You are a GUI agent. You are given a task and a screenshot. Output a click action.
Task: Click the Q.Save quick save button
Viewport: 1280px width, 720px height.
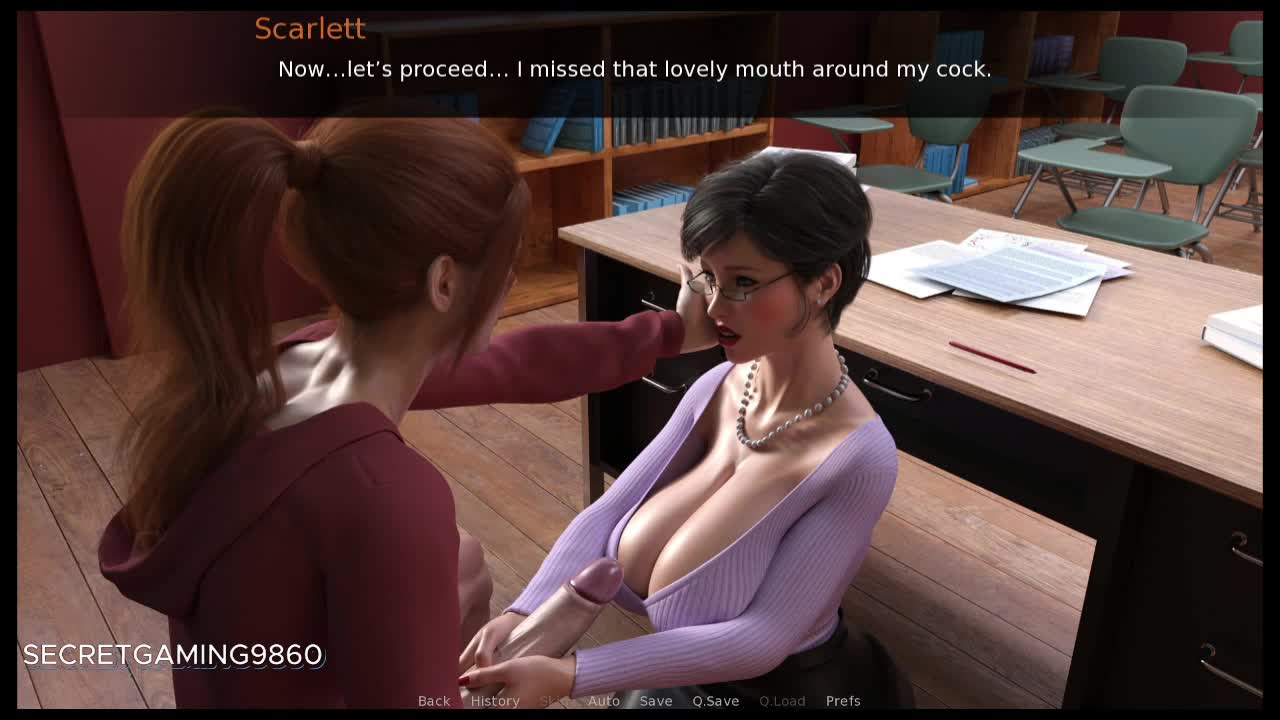point(716,701)
